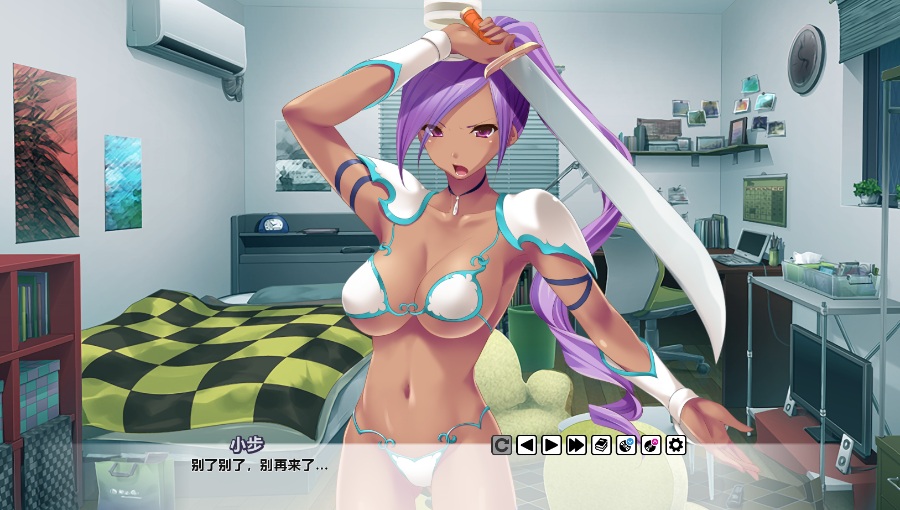Fast-forward dialogue with the double-arrow button
The width and height of the screenshot is (900, 510).
point(576,445)
